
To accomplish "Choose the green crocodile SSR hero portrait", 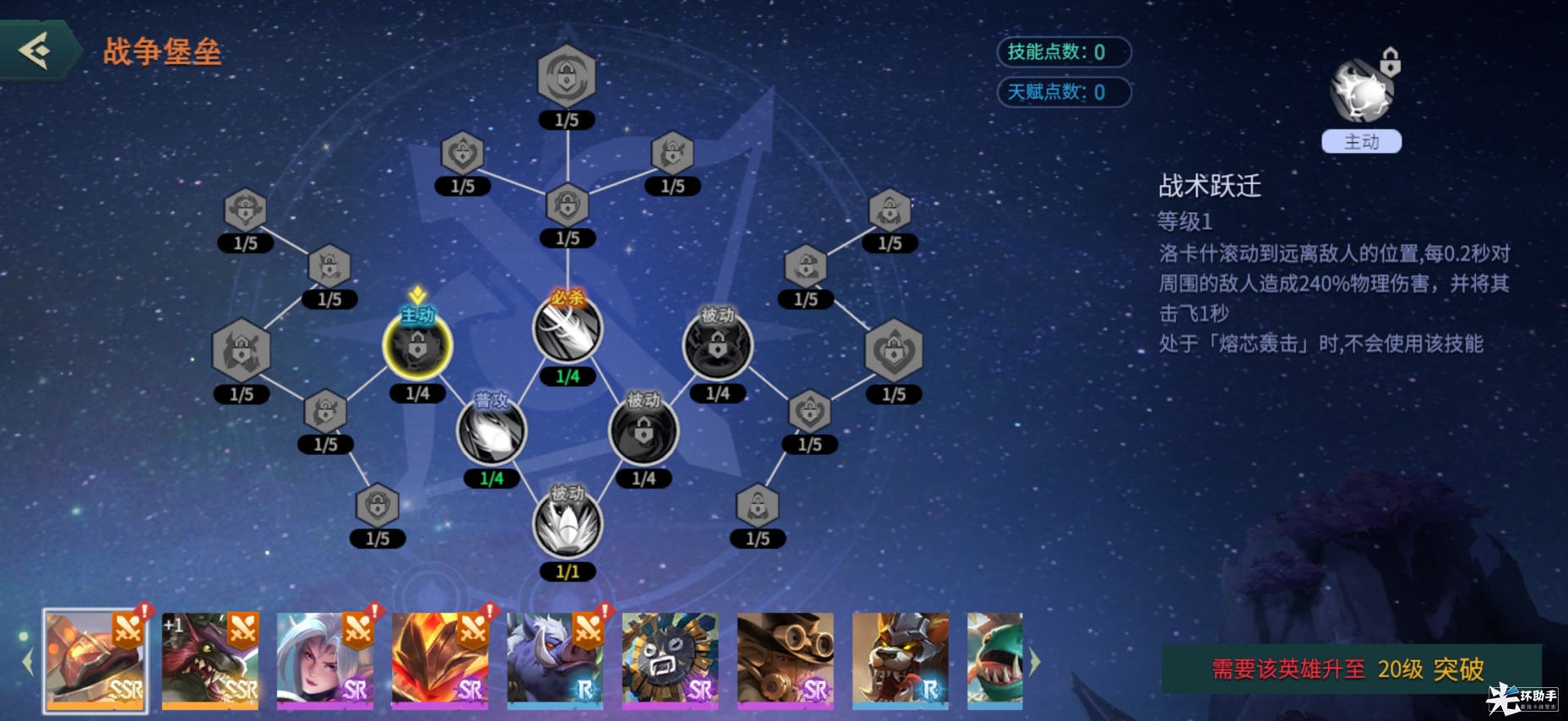I will click(x=210, y=659).
